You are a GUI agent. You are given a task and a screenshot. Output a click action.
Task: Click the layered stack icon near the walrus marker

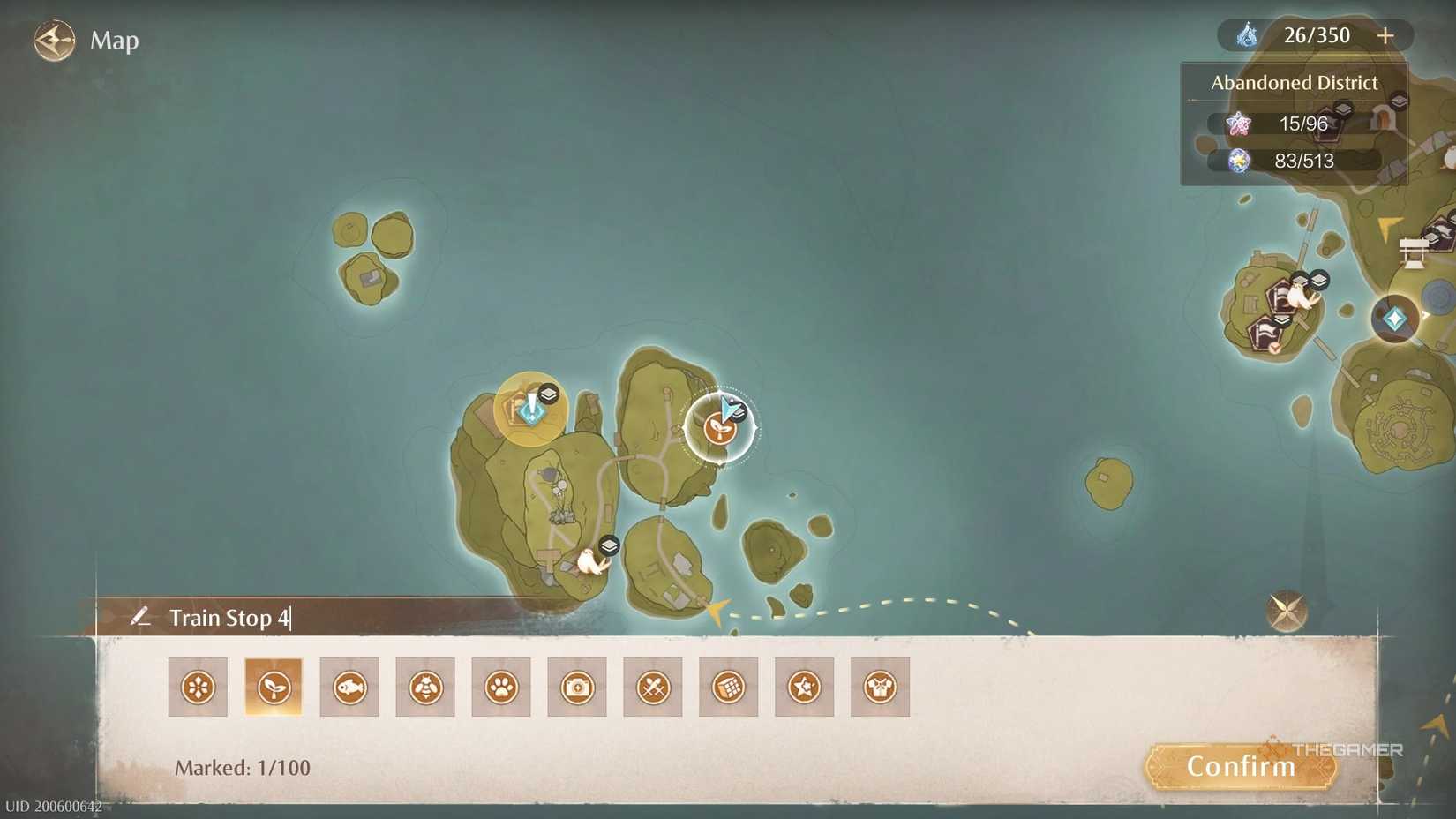coord(607,545)
